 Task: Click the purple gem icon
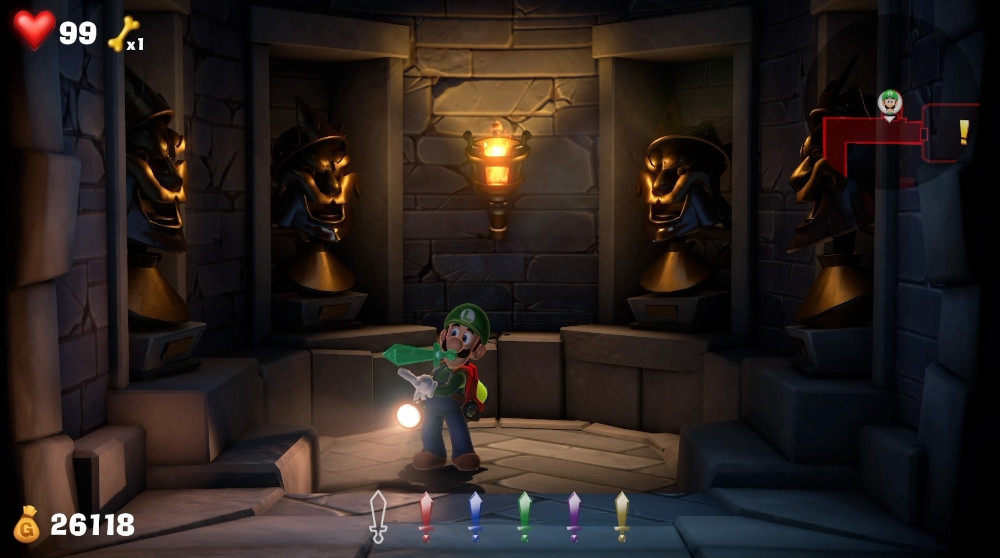pyautogui.click(x=573, y=516)
